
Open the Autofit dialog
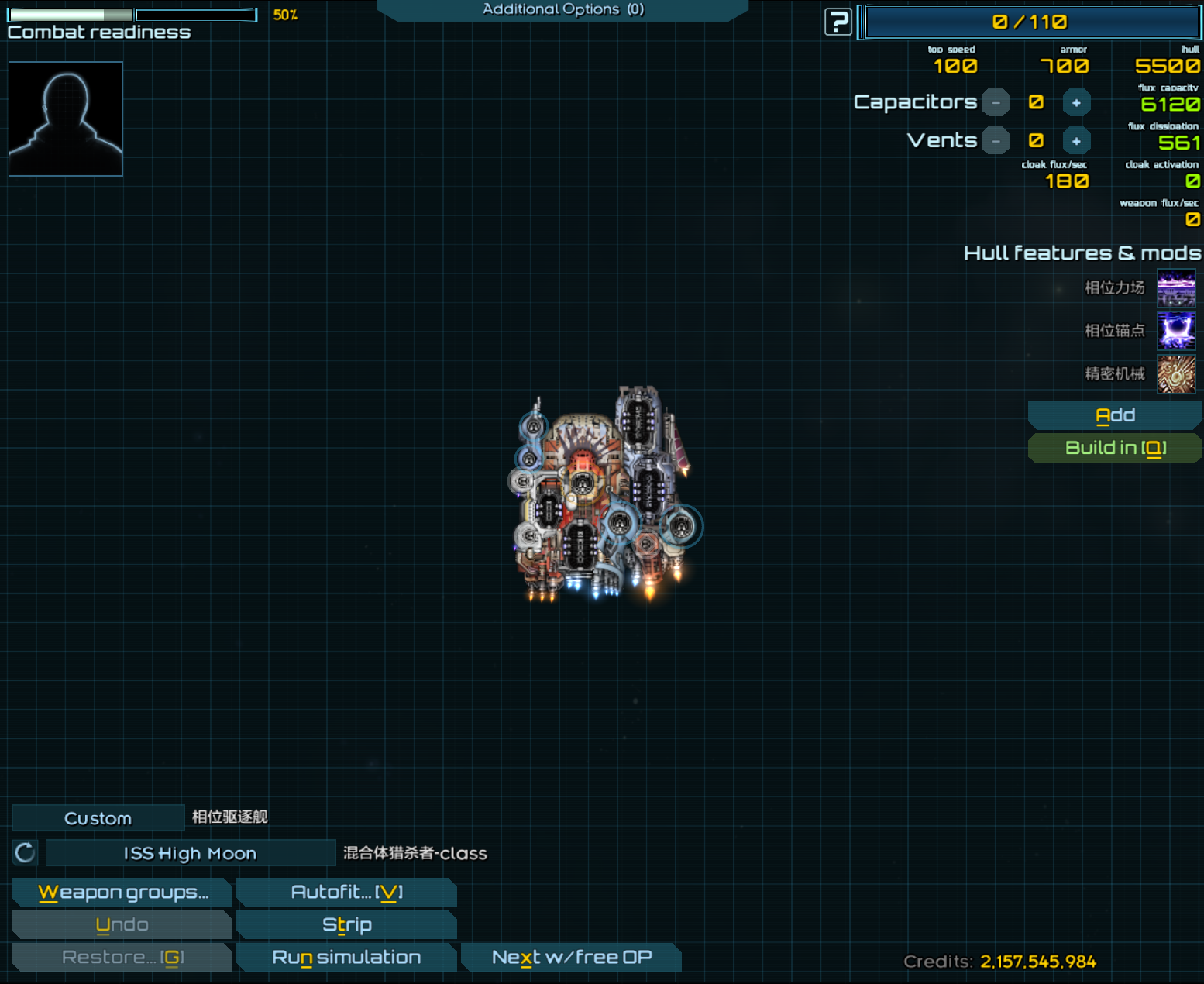coord(346,893)
